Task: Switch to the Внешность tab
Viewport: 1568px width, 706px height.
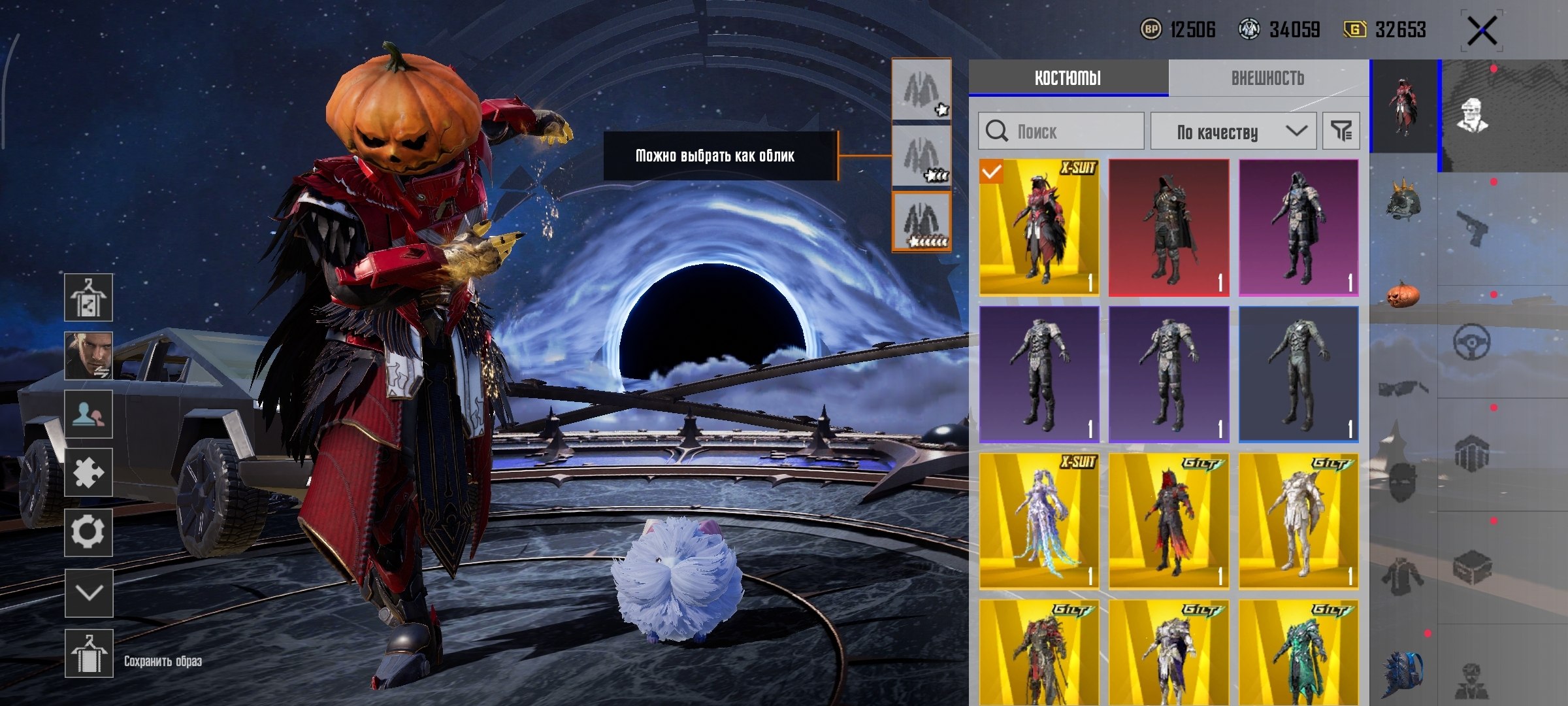Action: pos(1267,78)
